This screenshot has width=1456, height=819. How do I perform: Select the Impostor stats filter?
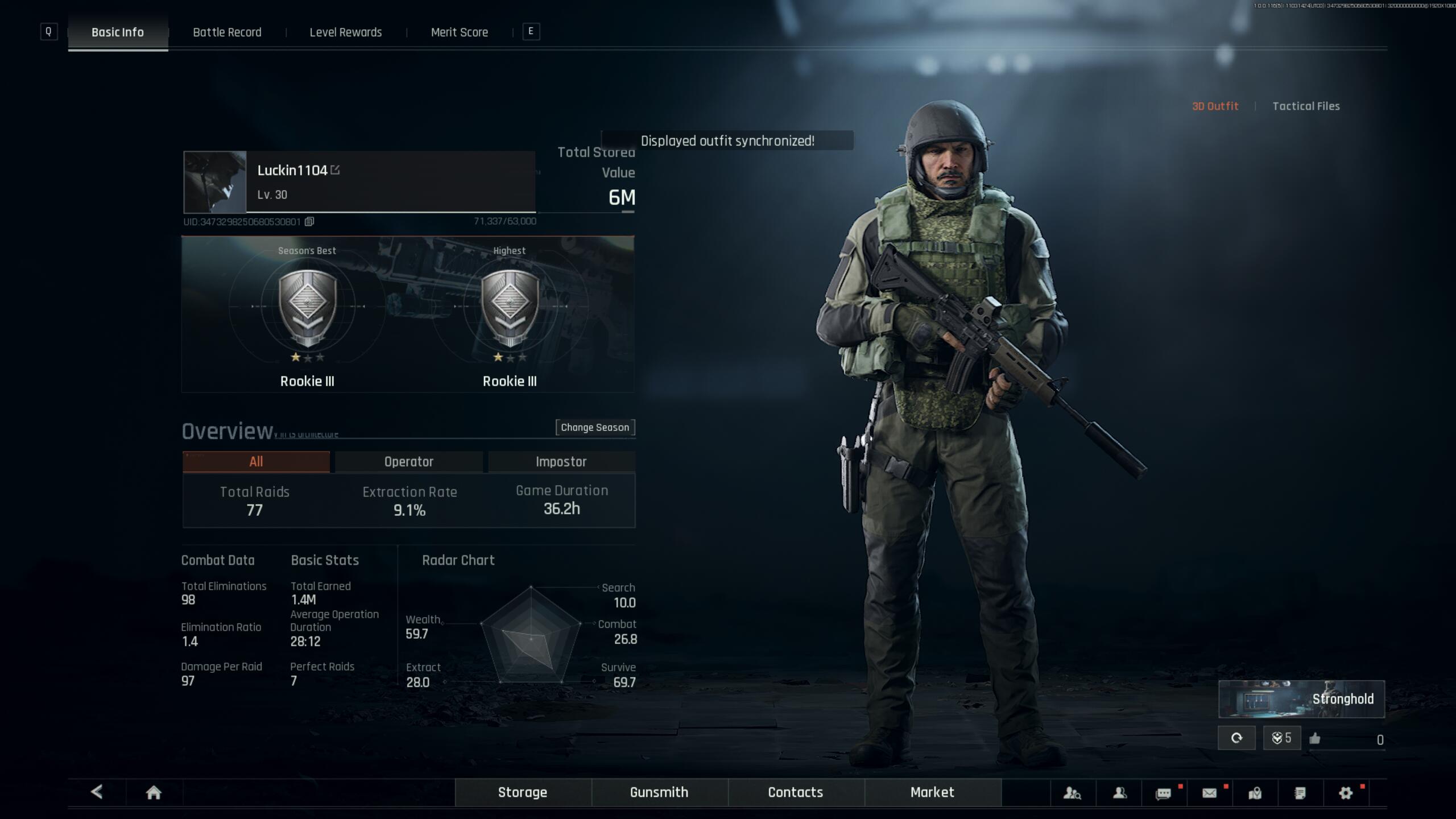pos(561,461)
